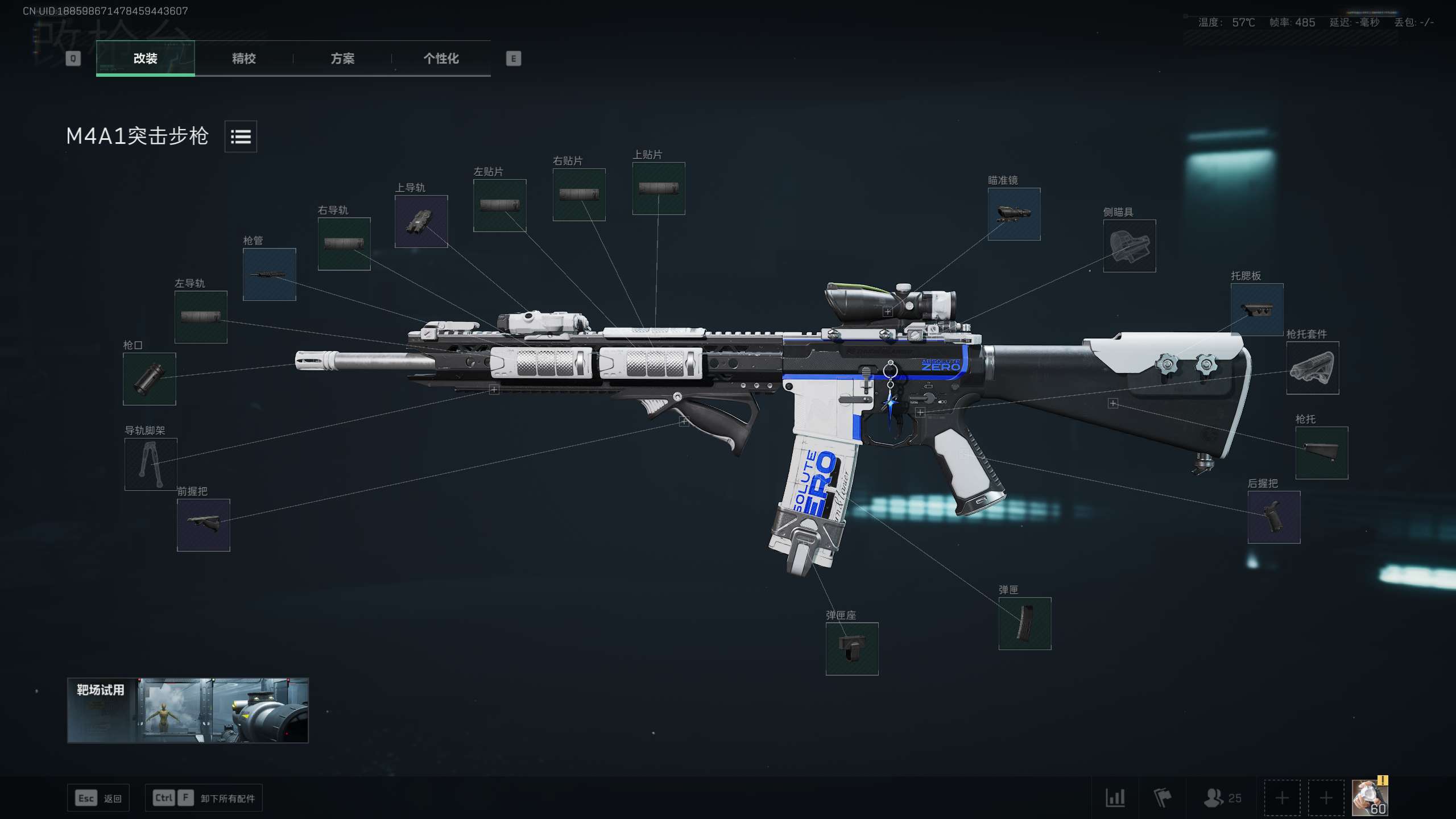Open the preset list beside M4A1突击步枪
The width and height of the screenshot is (1456, 819).
click(x=240, y=136)
